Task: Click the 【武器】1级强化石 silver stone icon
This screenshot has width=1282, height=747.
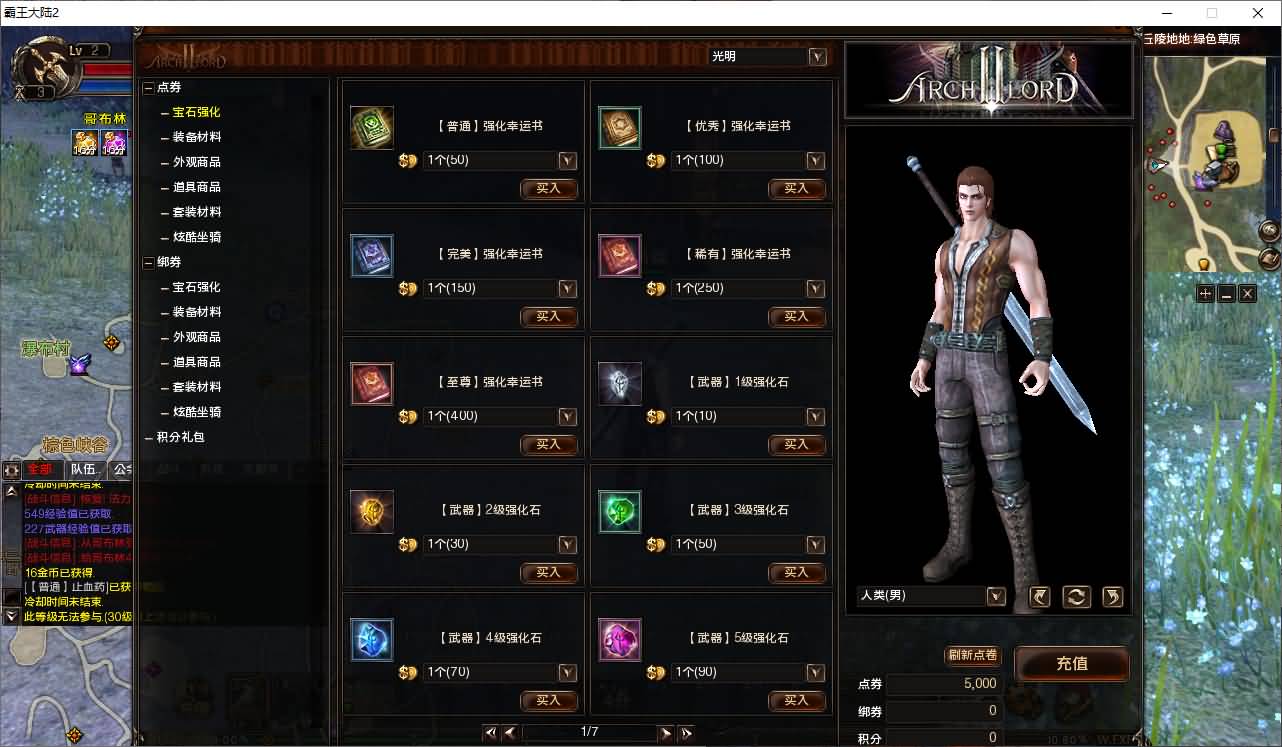Action: 619,383
